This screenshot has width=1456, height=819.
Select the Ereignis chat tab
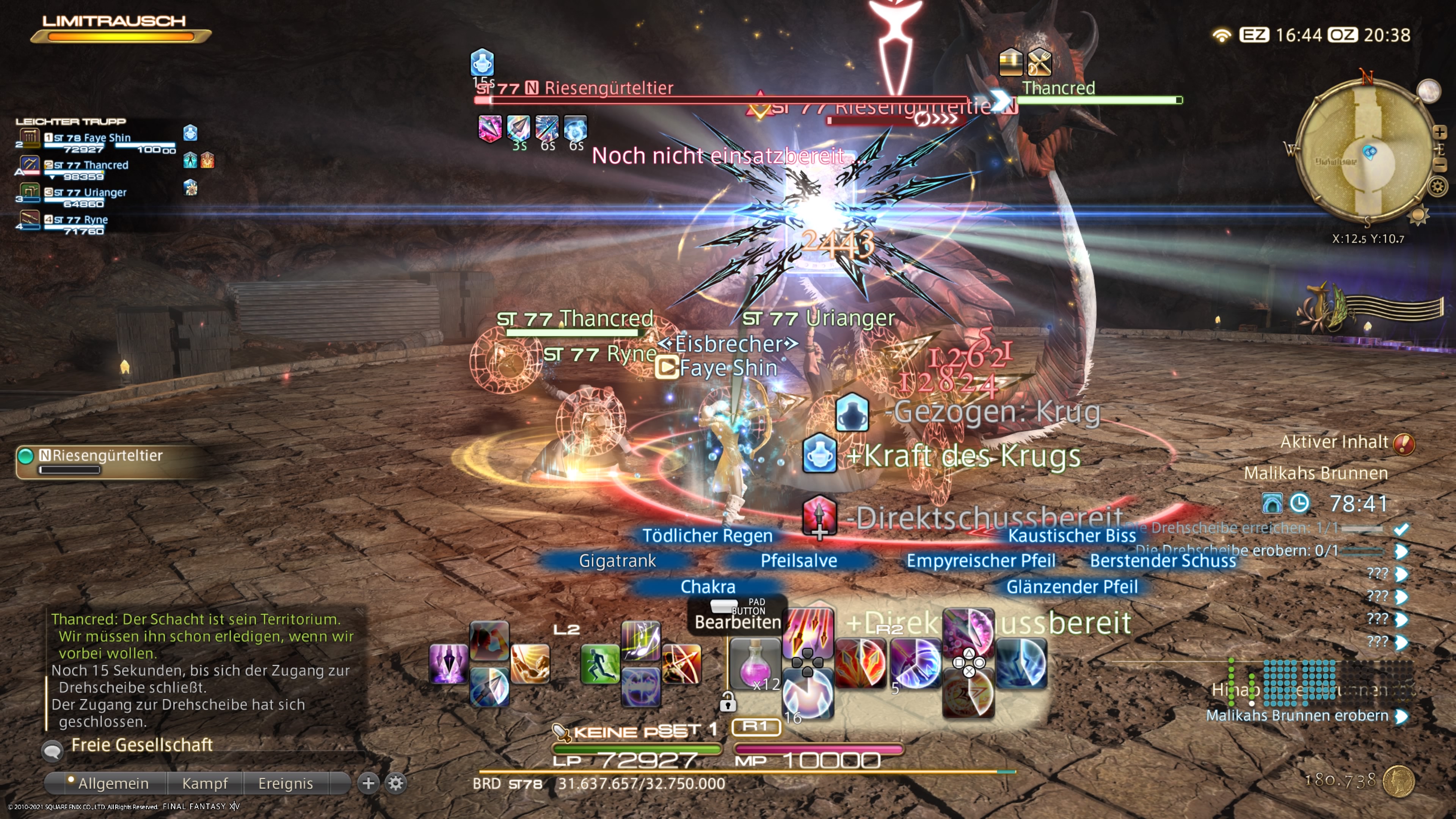click(x=286, y=783)
